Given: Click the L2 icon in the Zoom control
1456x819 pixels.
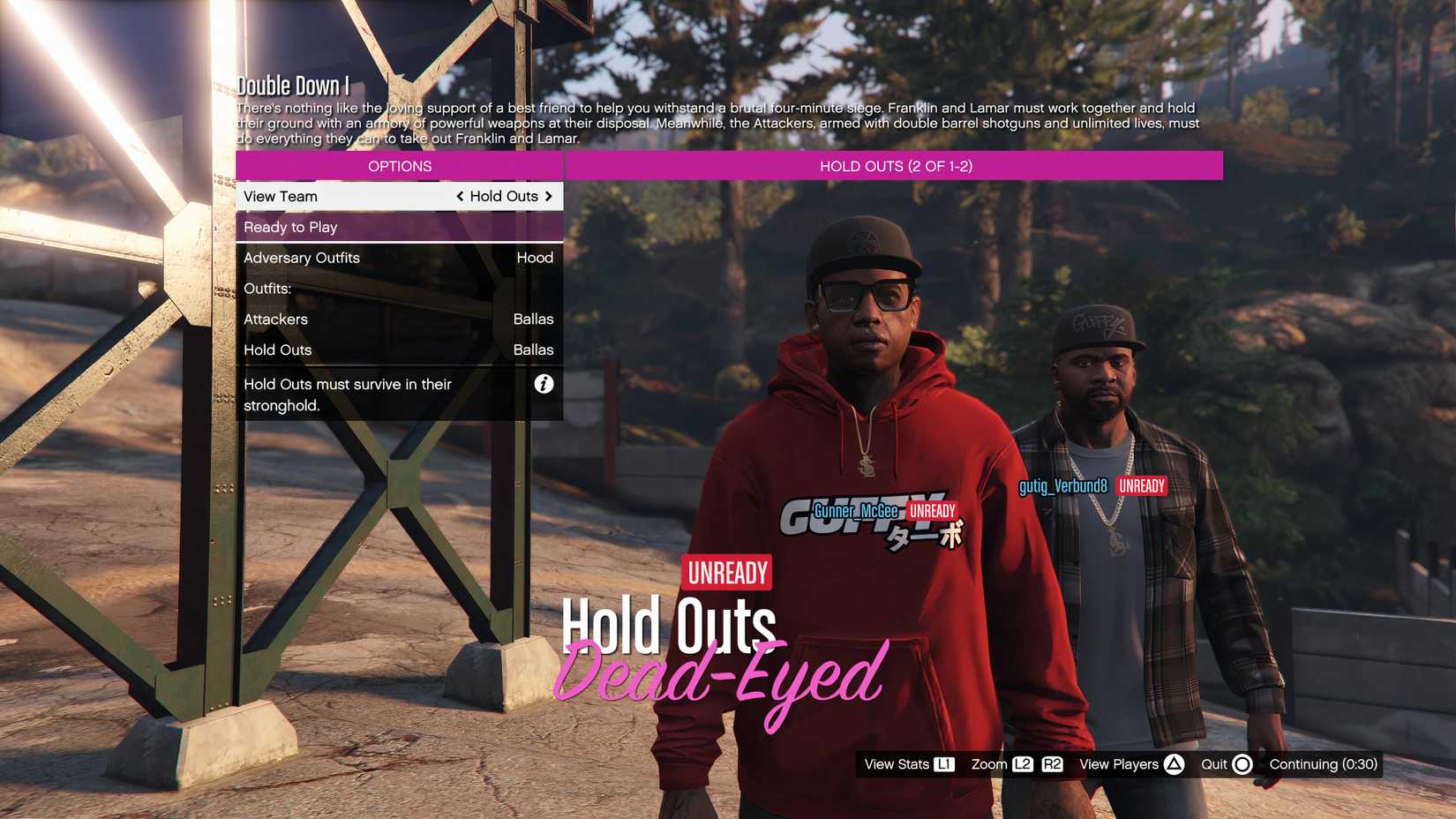Looking at the screenshot, I should 1024,764.
